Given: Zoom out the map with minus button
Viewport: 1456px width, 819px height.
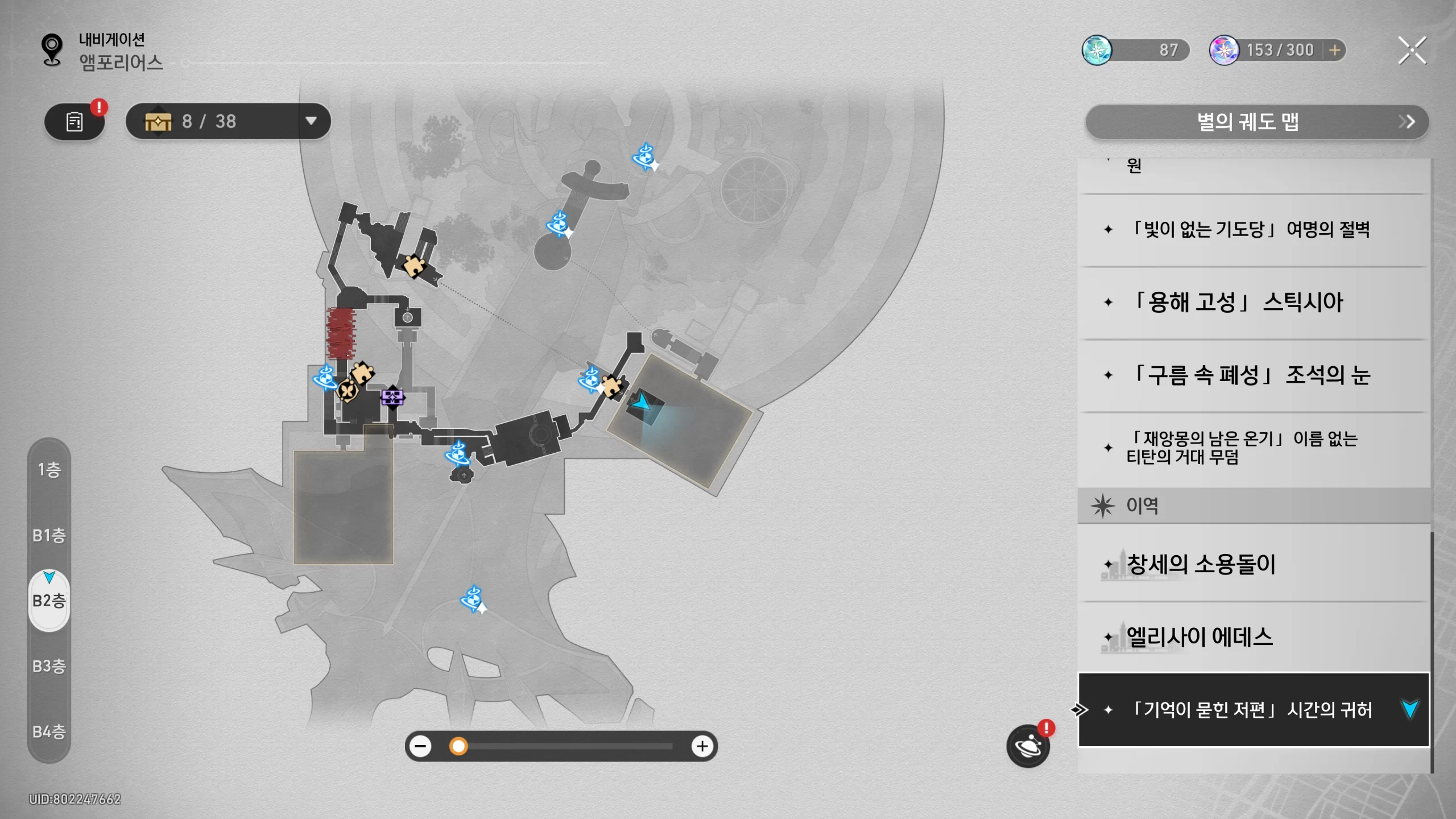Looking at the screenshot, I should click(x=421, y=746).
